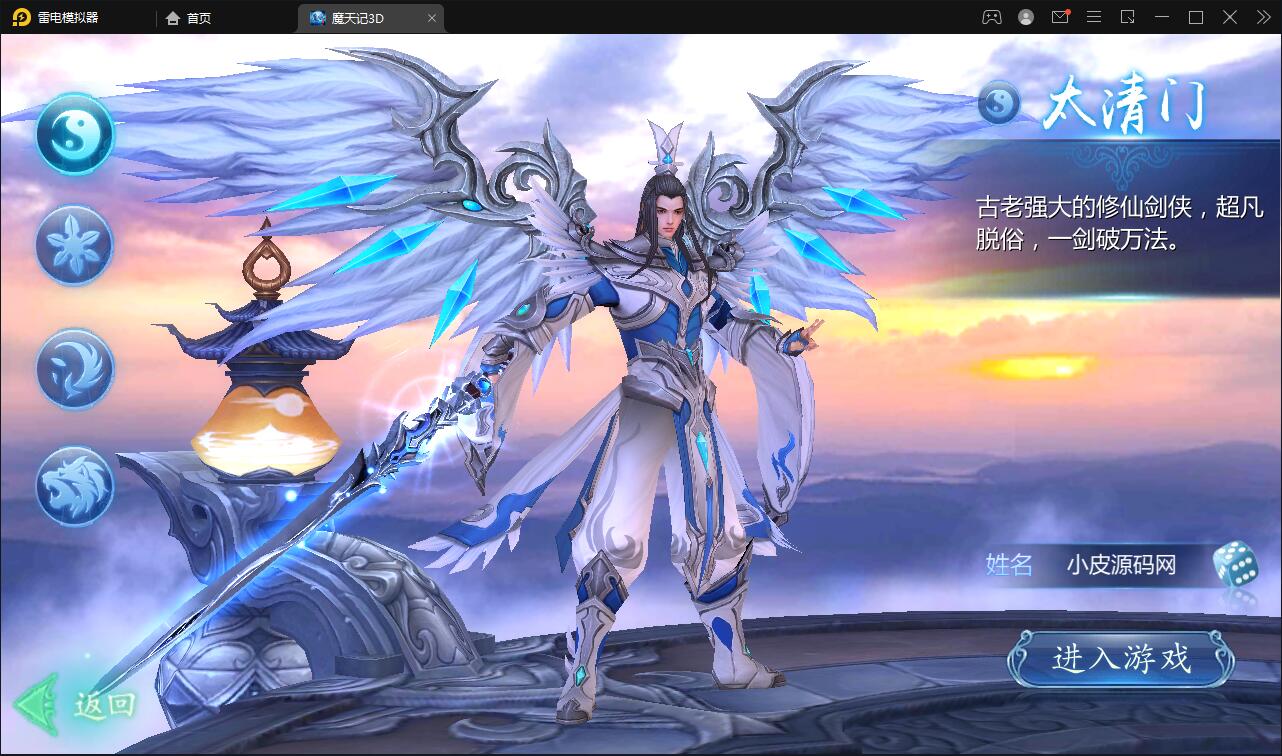Select the snowflake sect option
Image resolution: width=1282 pixels, height=756 pixels.
tap(73, 245)
